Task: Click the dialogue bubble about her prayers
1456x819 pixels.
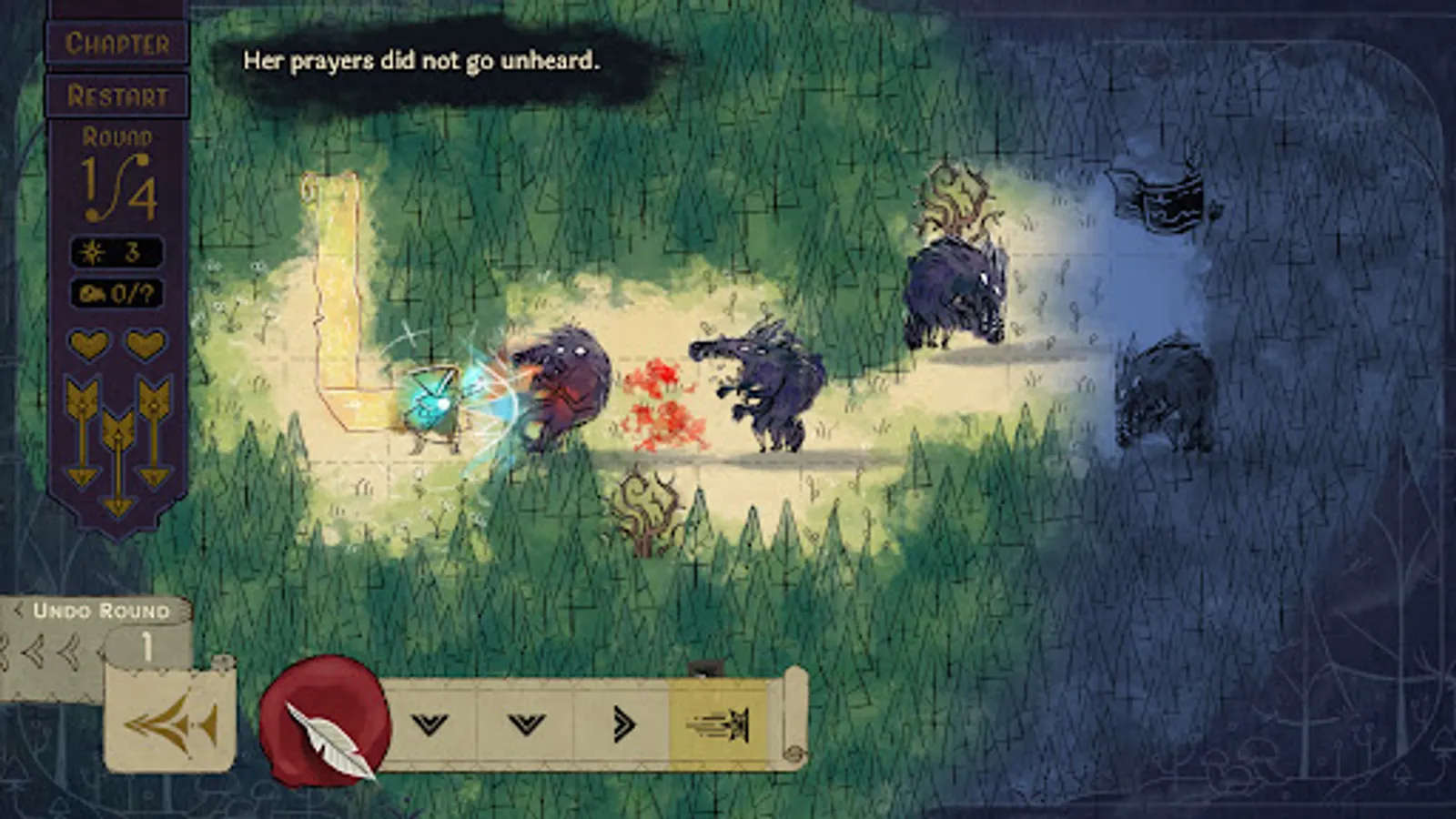Action: tap(420, 62)
